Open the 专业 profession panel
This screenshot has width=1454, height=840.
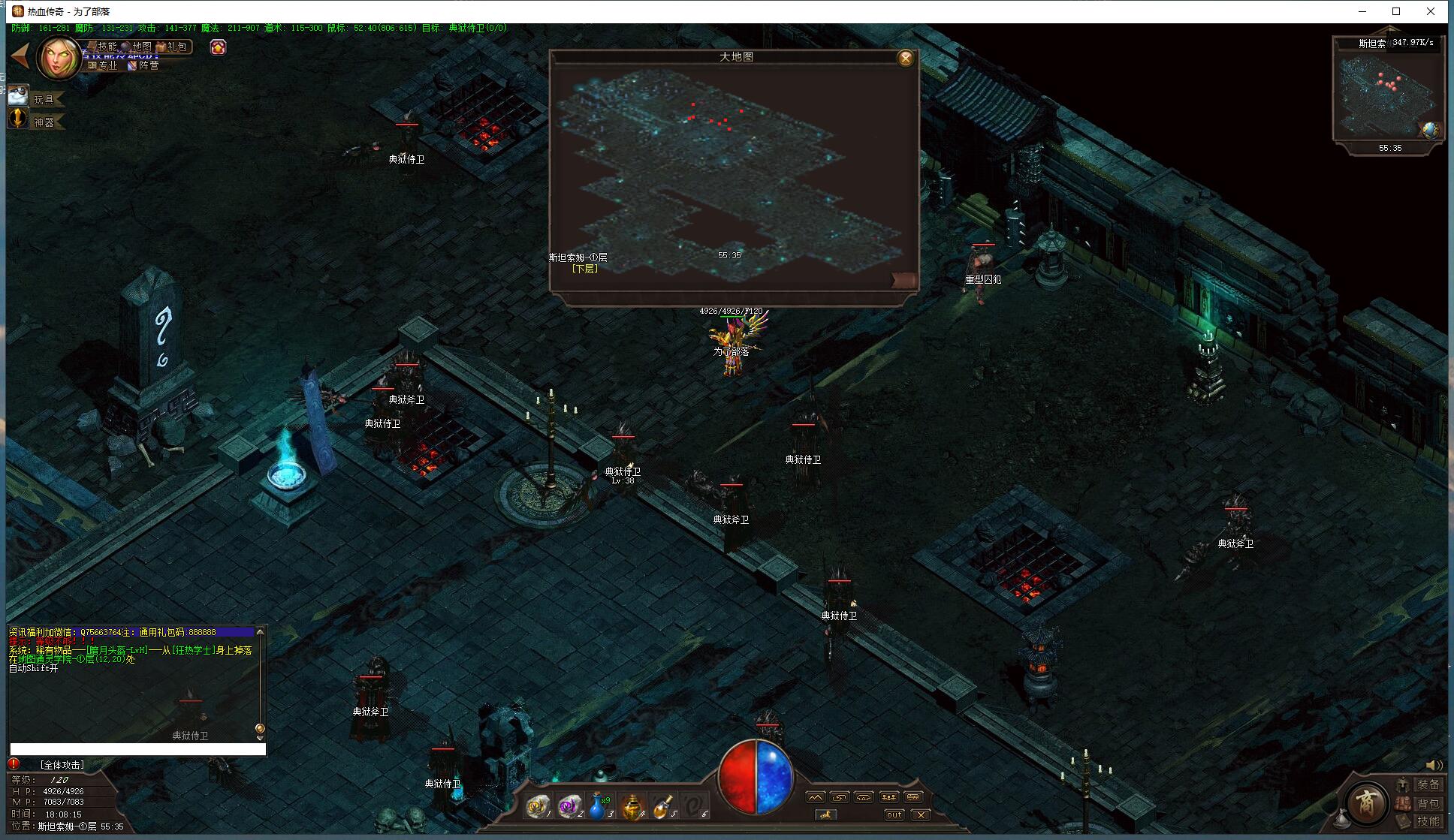104,65
